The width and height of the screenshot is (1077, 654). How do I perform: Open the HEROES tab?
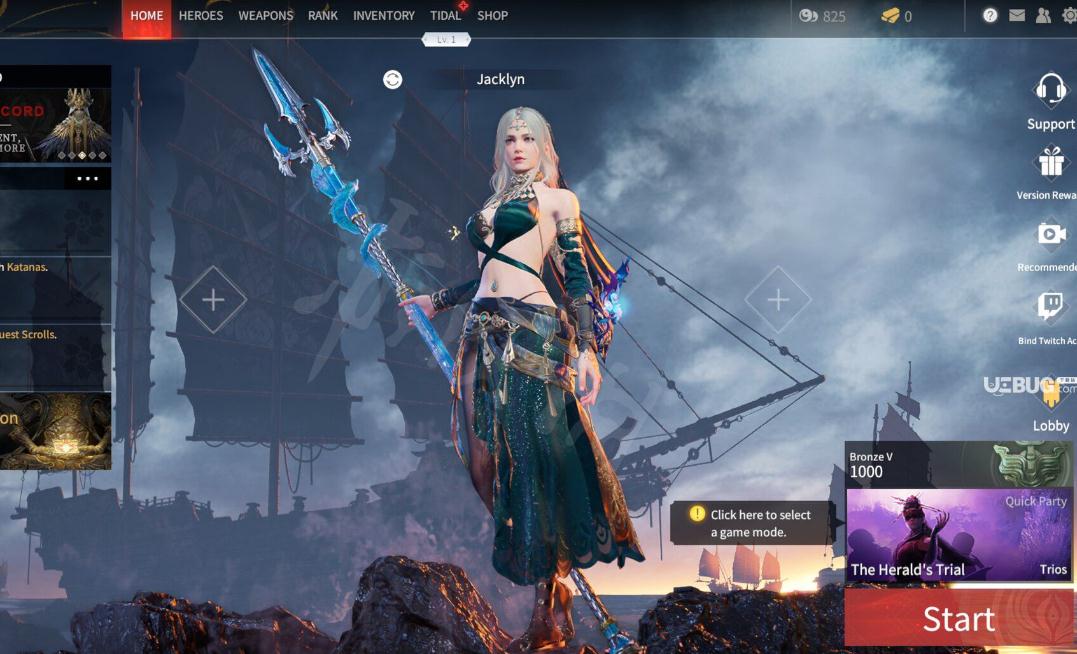tap(201, 16)
